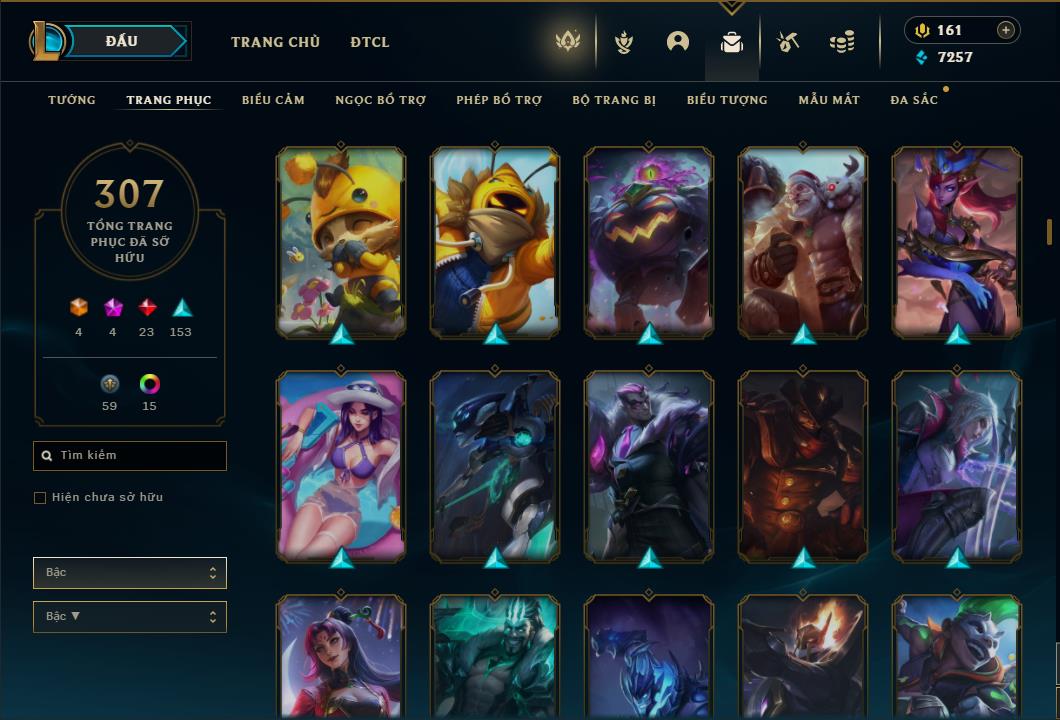The image size is (1060, 720).
Task: Choose the pool party Caitlyn skin card
Action: pos(341,465)
